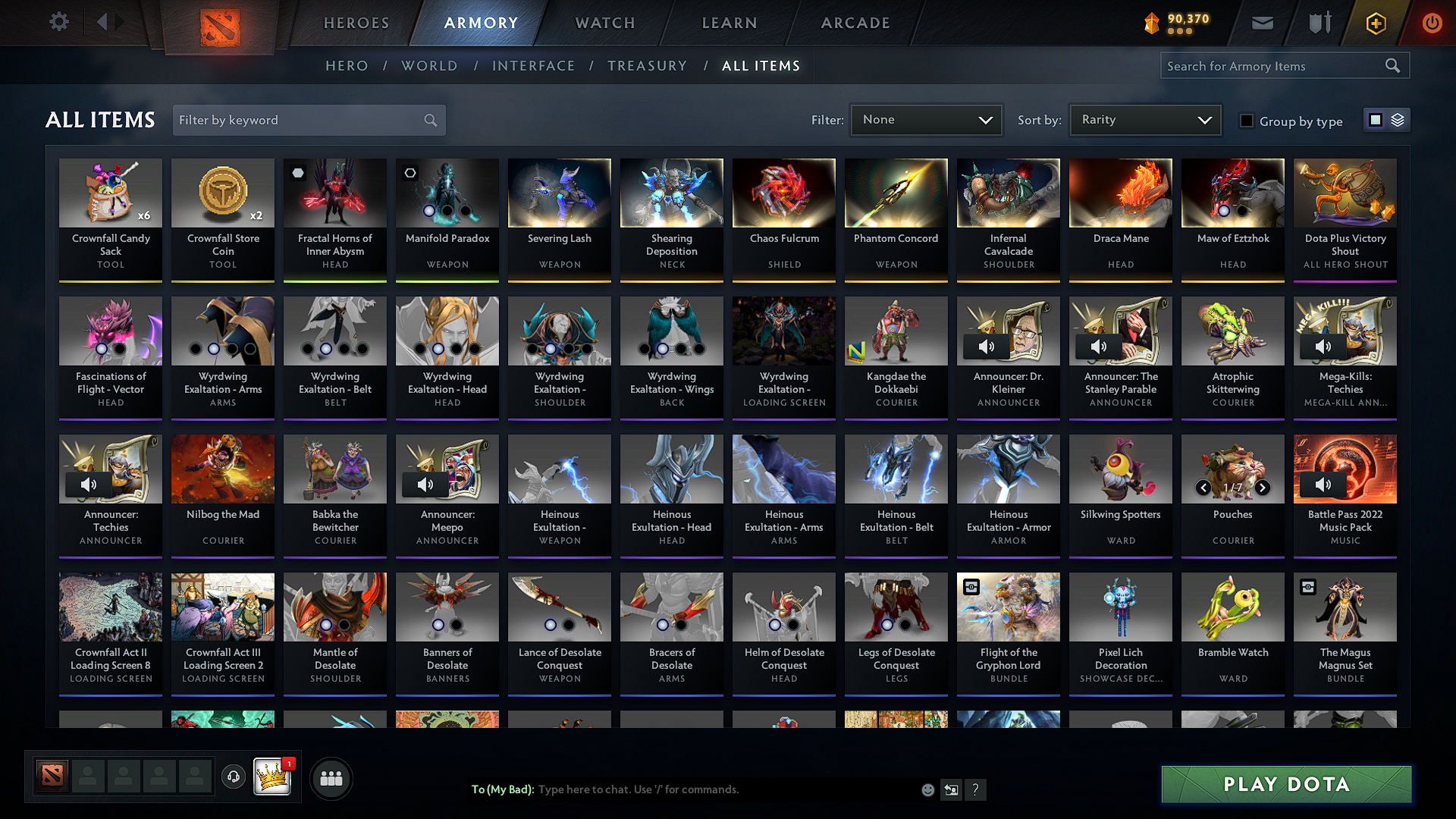Image resolution: width=1456 pixels, height=819 pixels.
Task: Select the single item grid view toggle
Action: [1376, 120]
